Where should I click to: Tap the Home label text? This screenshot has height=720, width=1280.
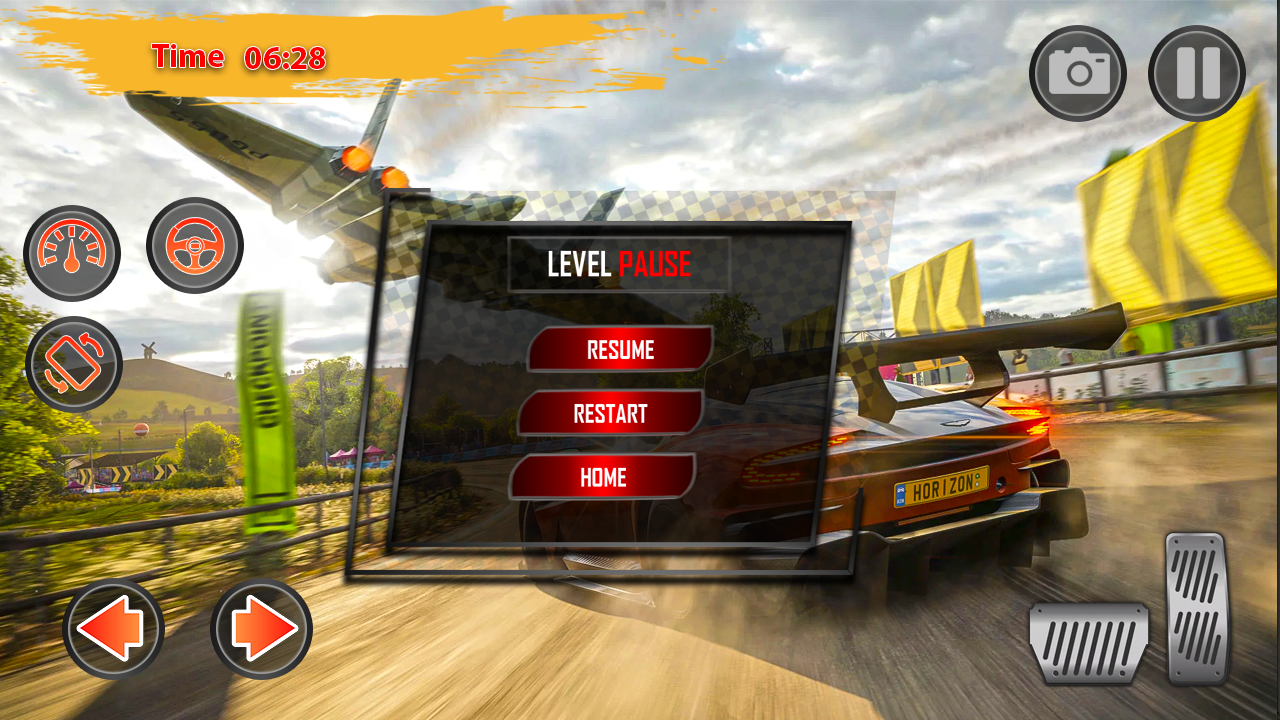(x=602, y=477)
